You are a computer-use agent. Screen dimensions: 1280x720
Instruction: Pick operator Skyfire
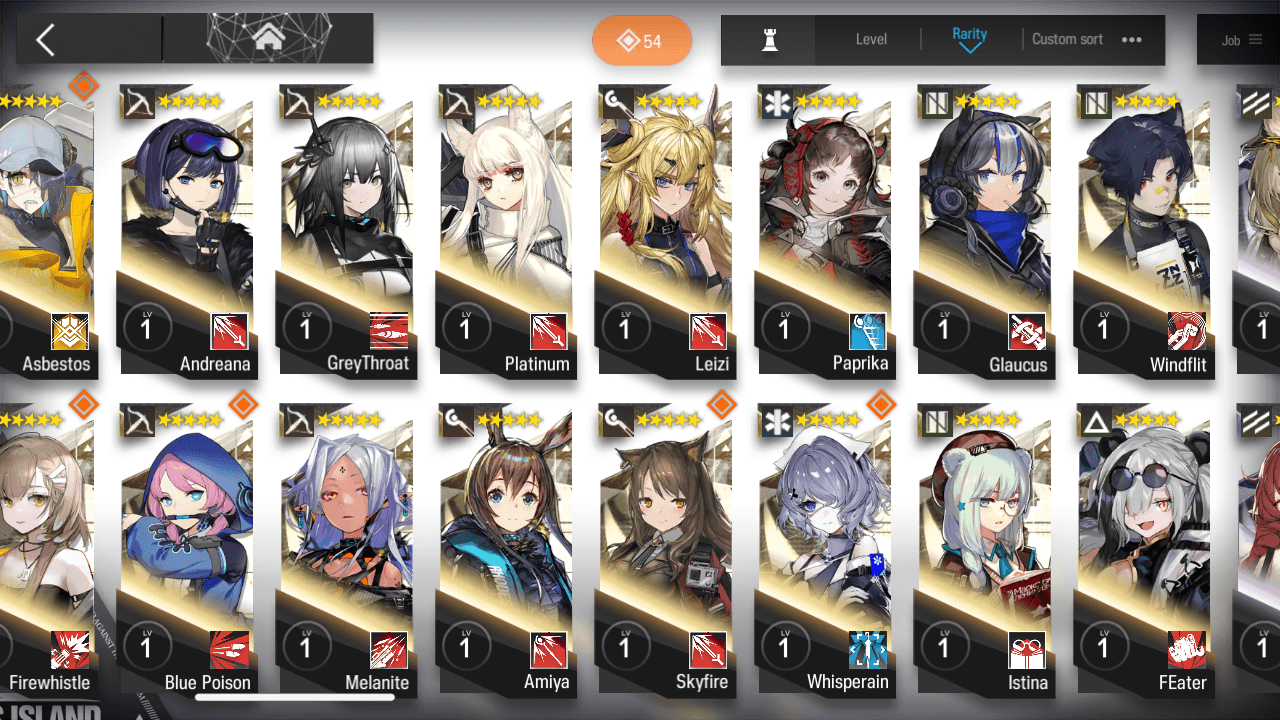(666, 550)
